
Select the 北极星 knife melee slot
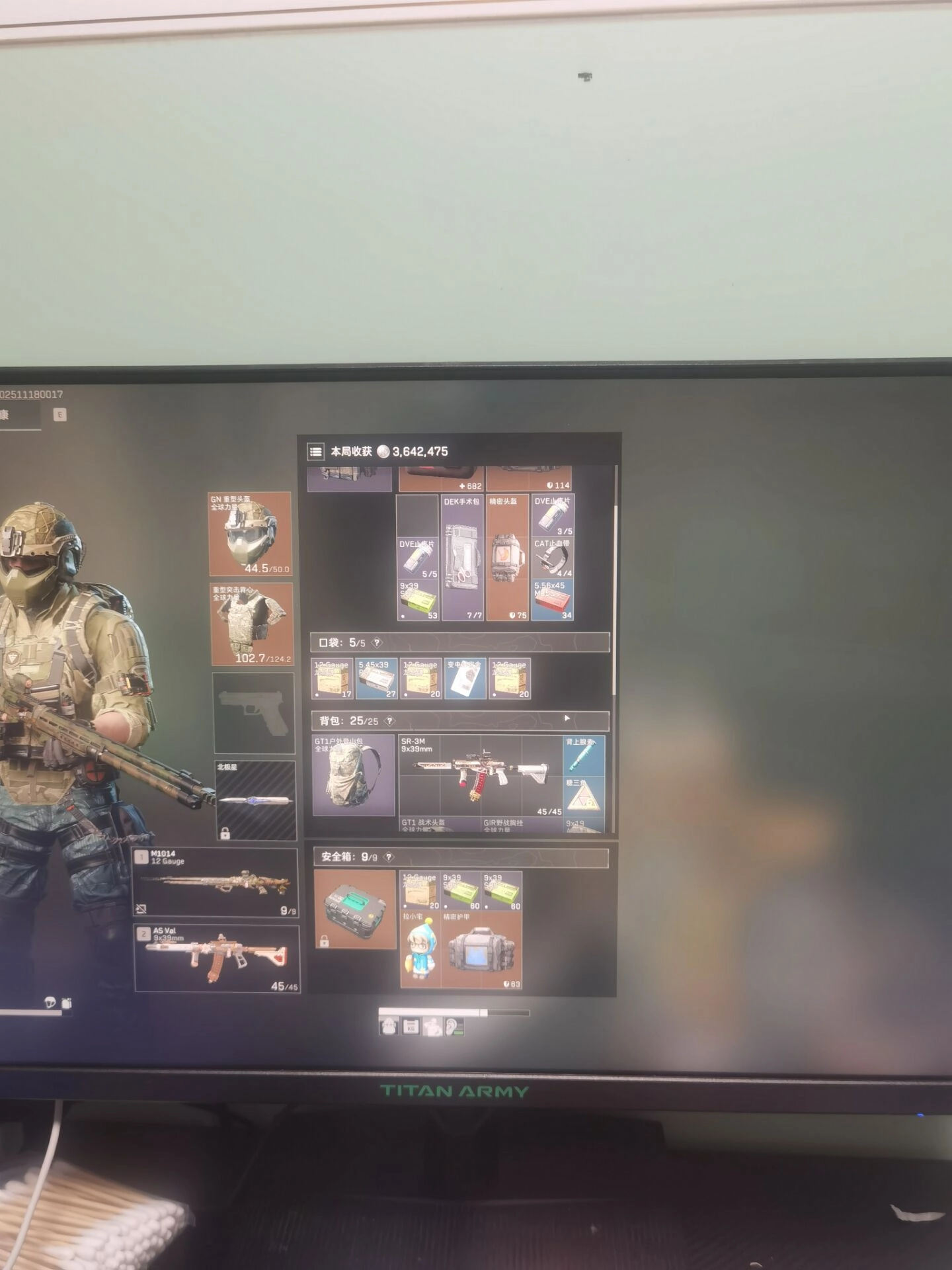click(255, 800)
